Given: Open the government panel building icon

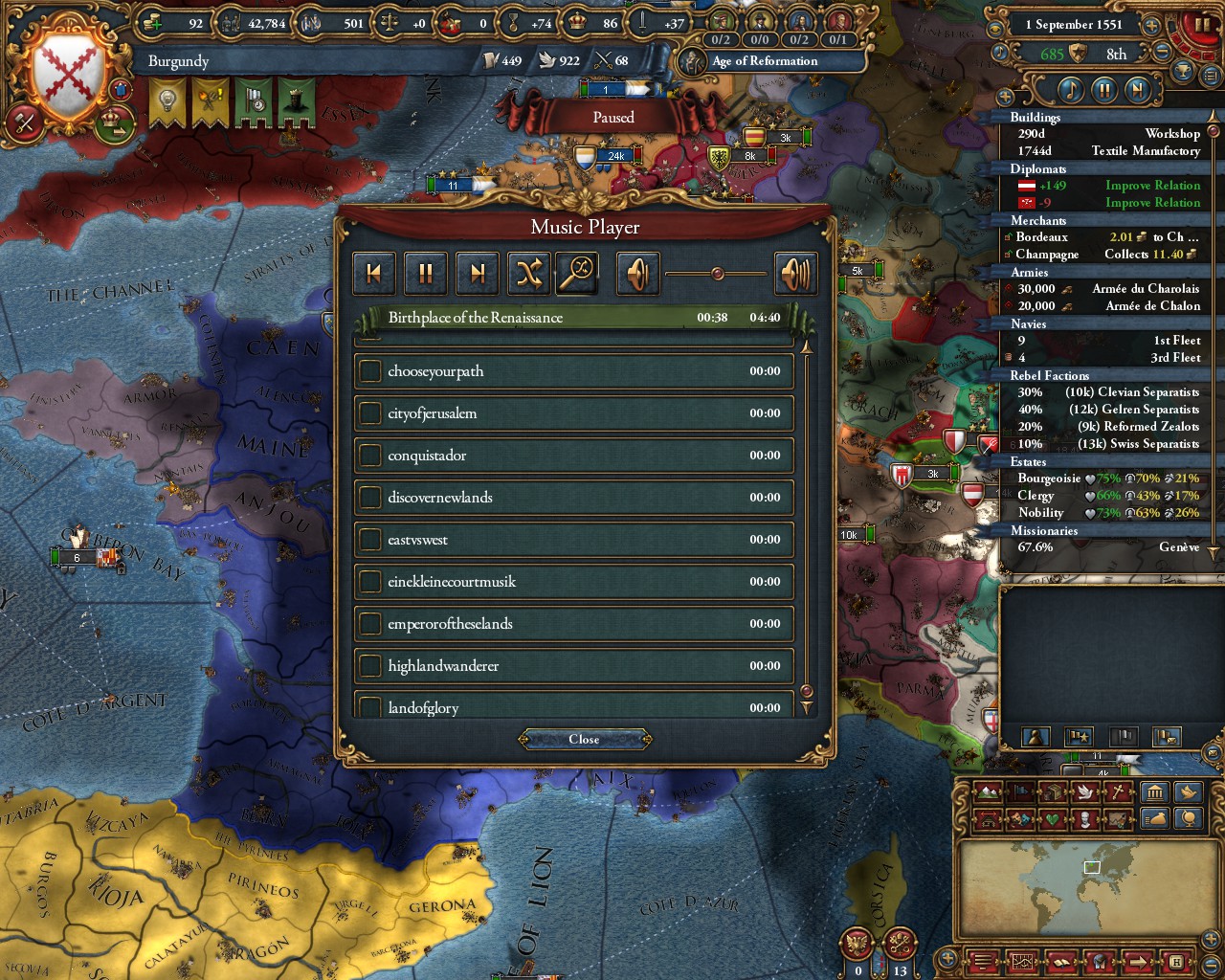Looking at the screenshot, I should 1154,792.
